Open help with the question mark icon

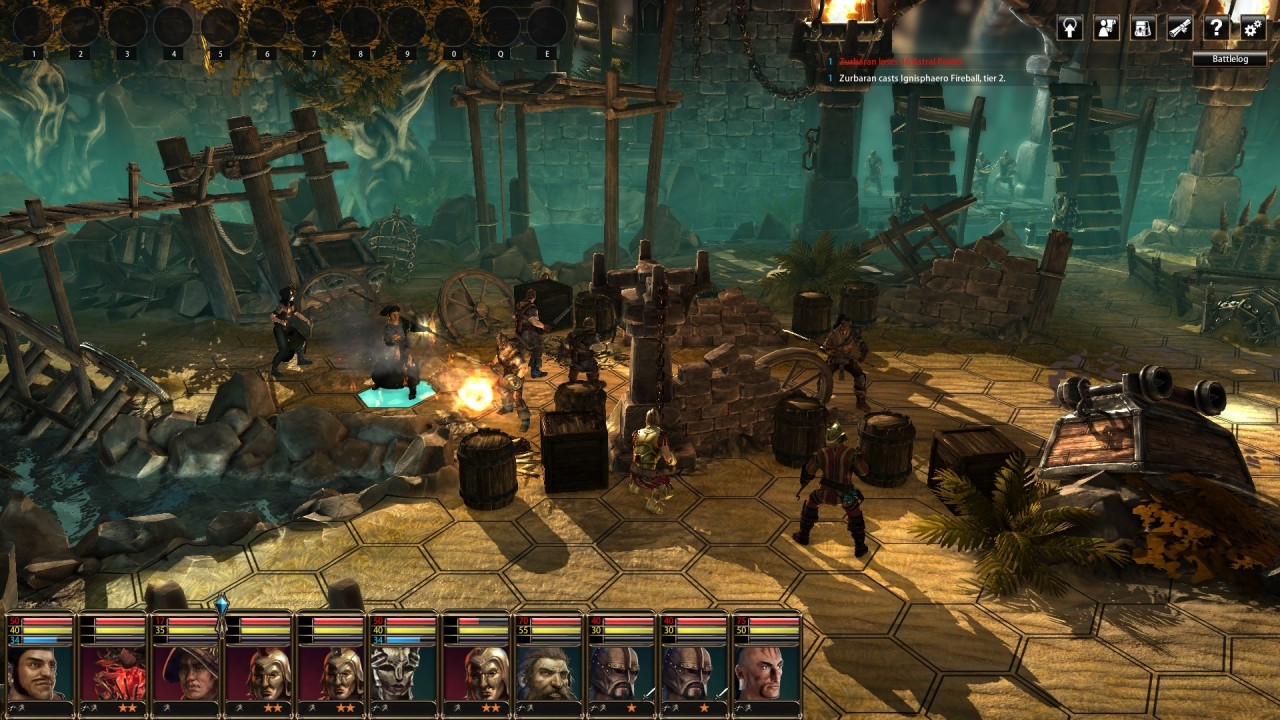click(x=1216, y=28)
